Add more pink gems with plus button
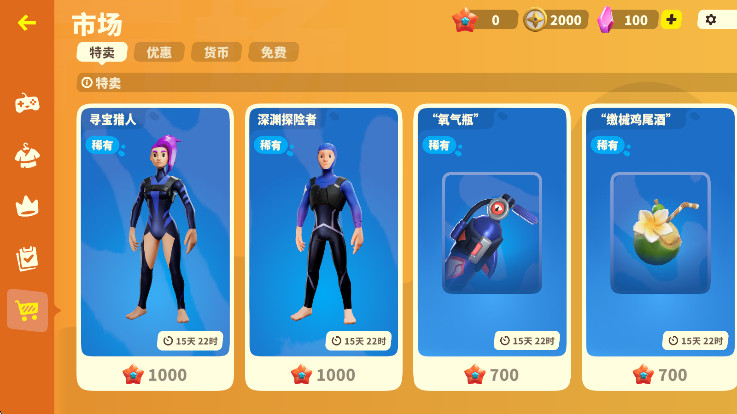Screen dimensions: 737x414 (671, 19)
